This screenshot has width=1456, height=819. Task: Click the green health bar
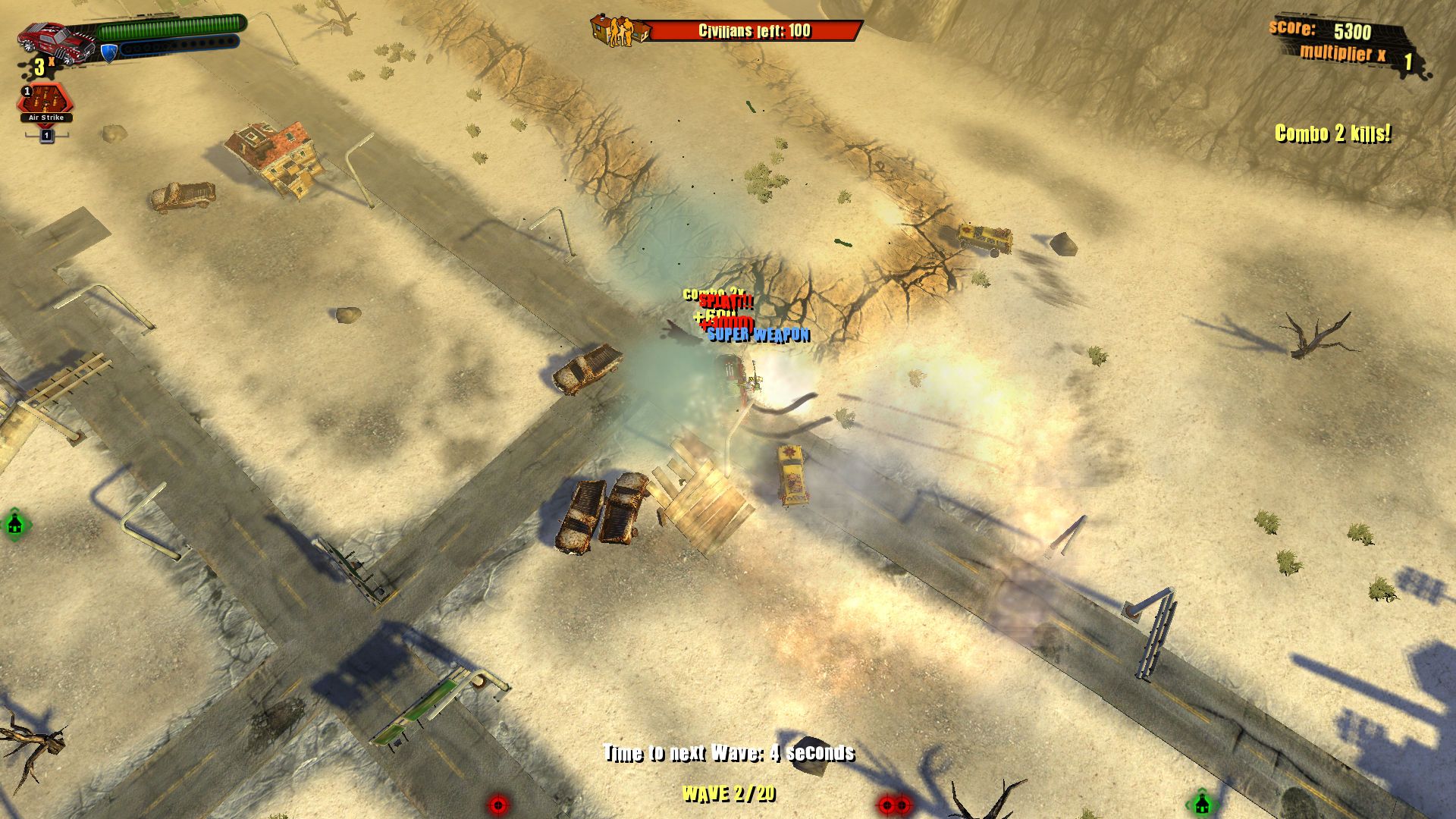[x=171, y=28]
